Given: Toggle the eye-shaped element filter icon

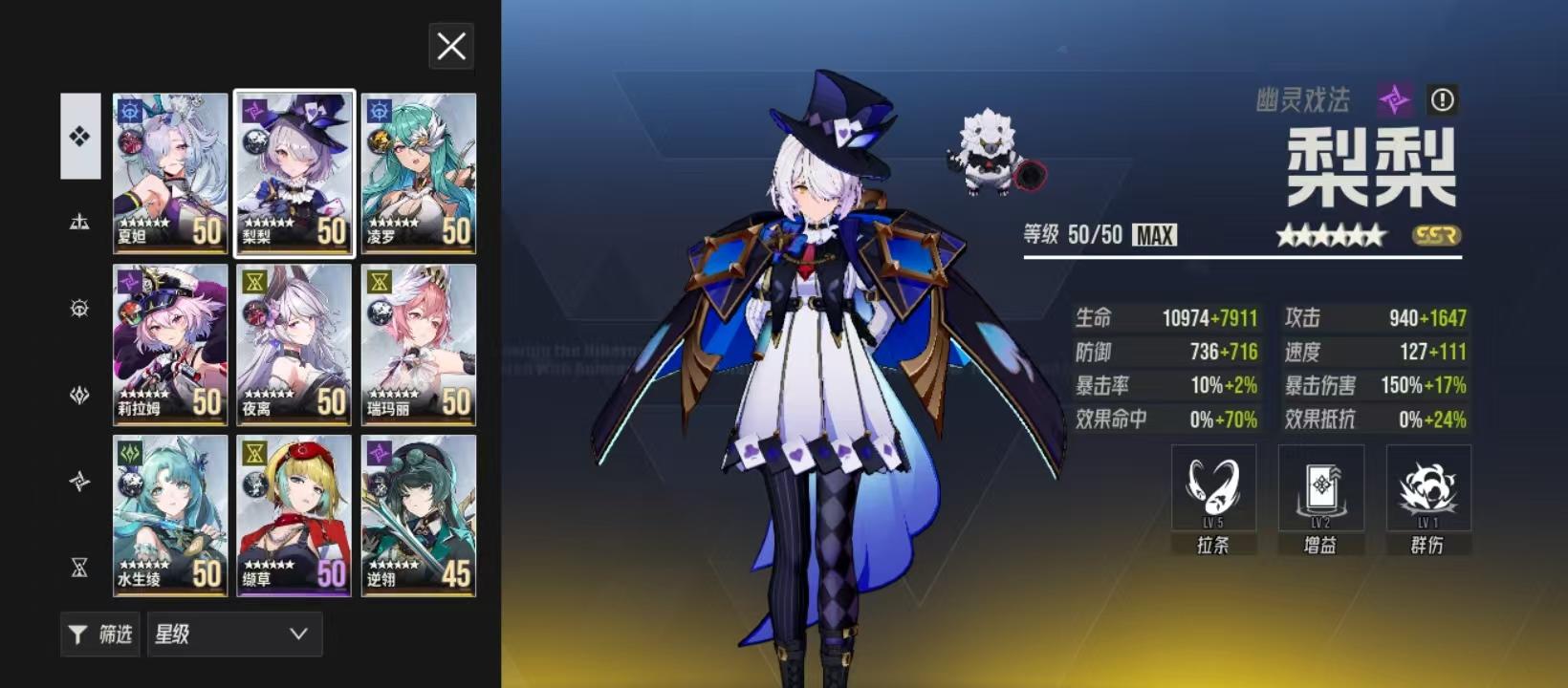Looking at the screenshot, I should click(80, 308).
